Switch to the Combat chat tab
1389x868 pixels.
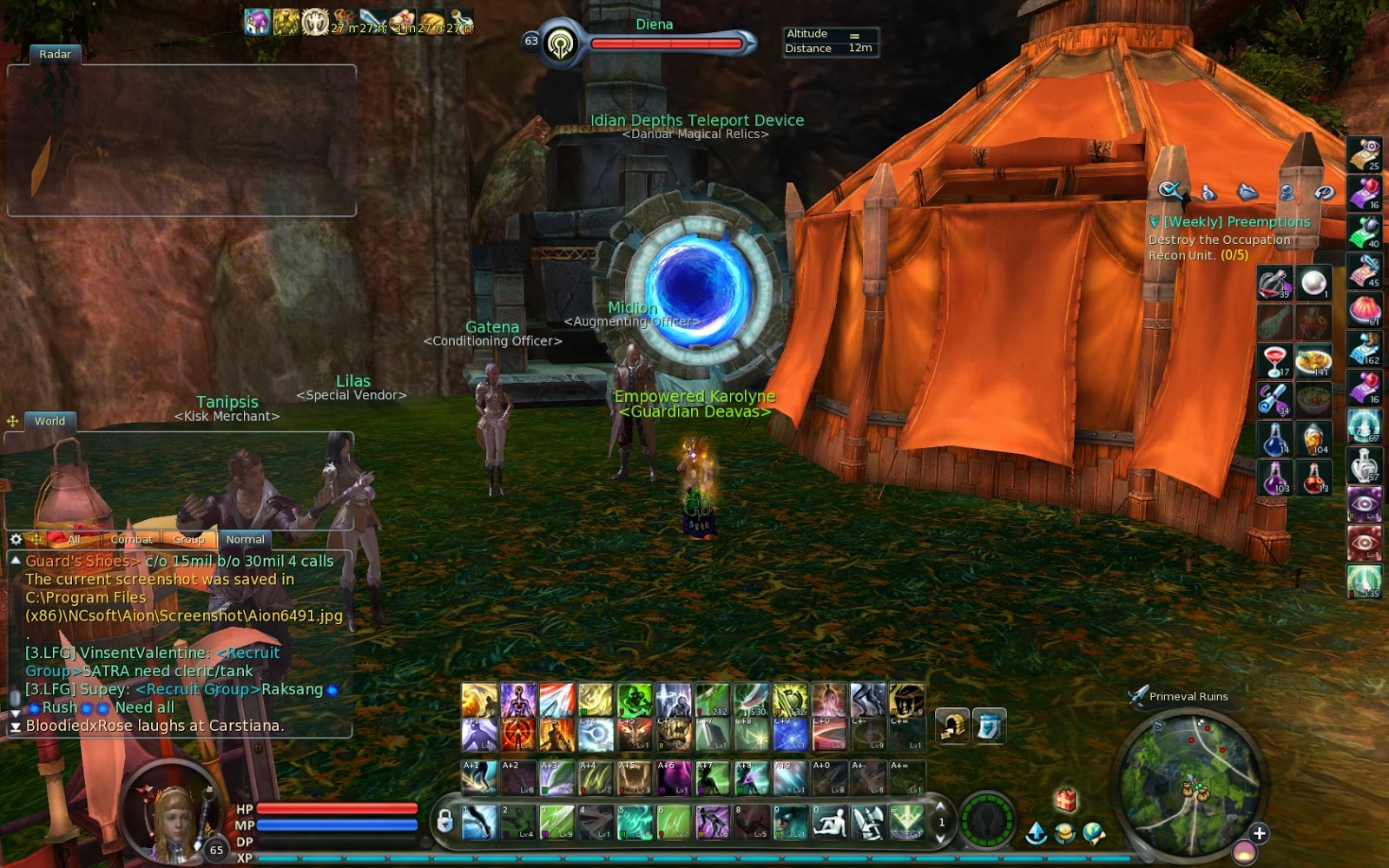132,539
